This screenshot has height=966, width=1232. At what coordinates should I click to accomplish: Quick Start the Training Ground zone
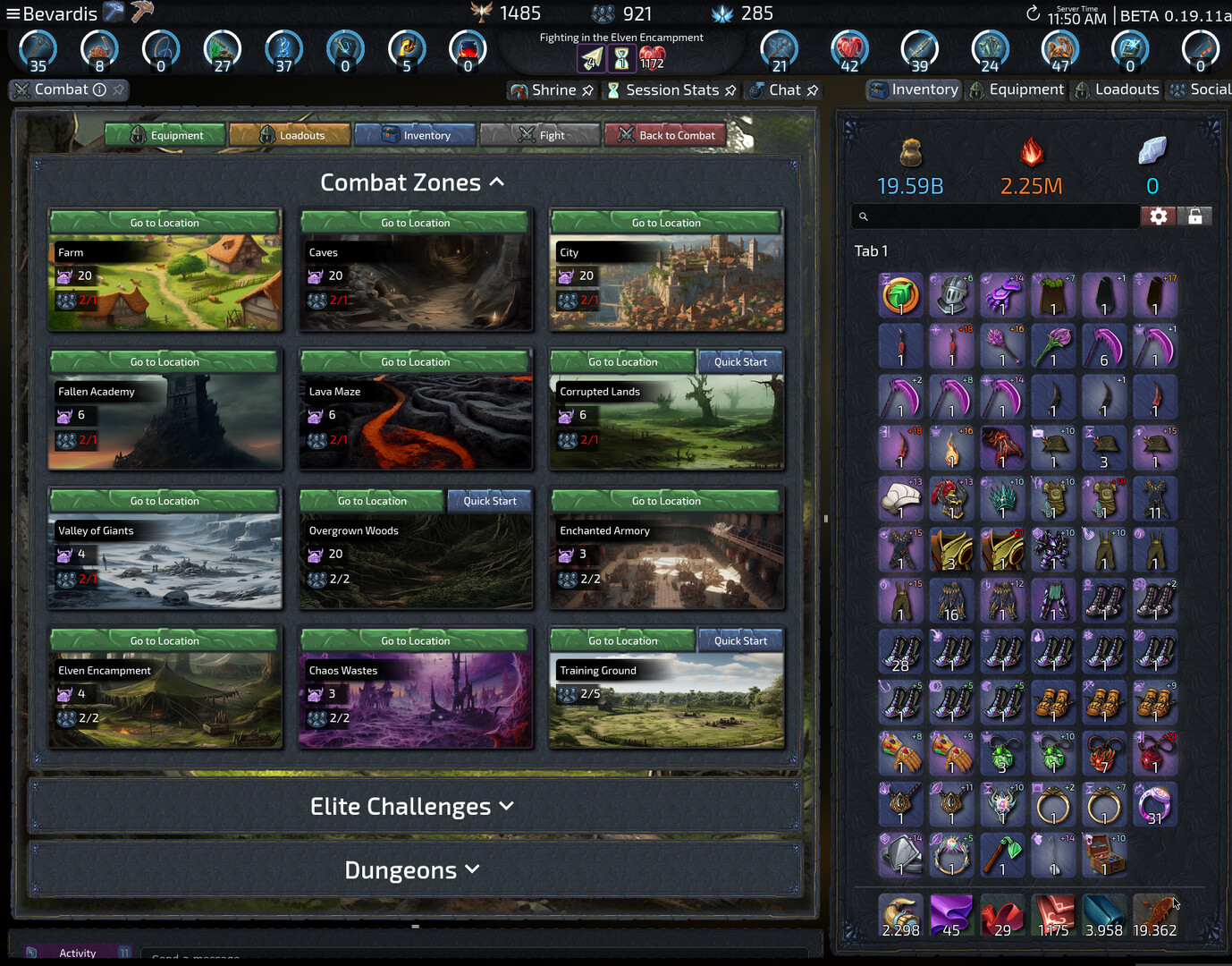pos(740,640)
